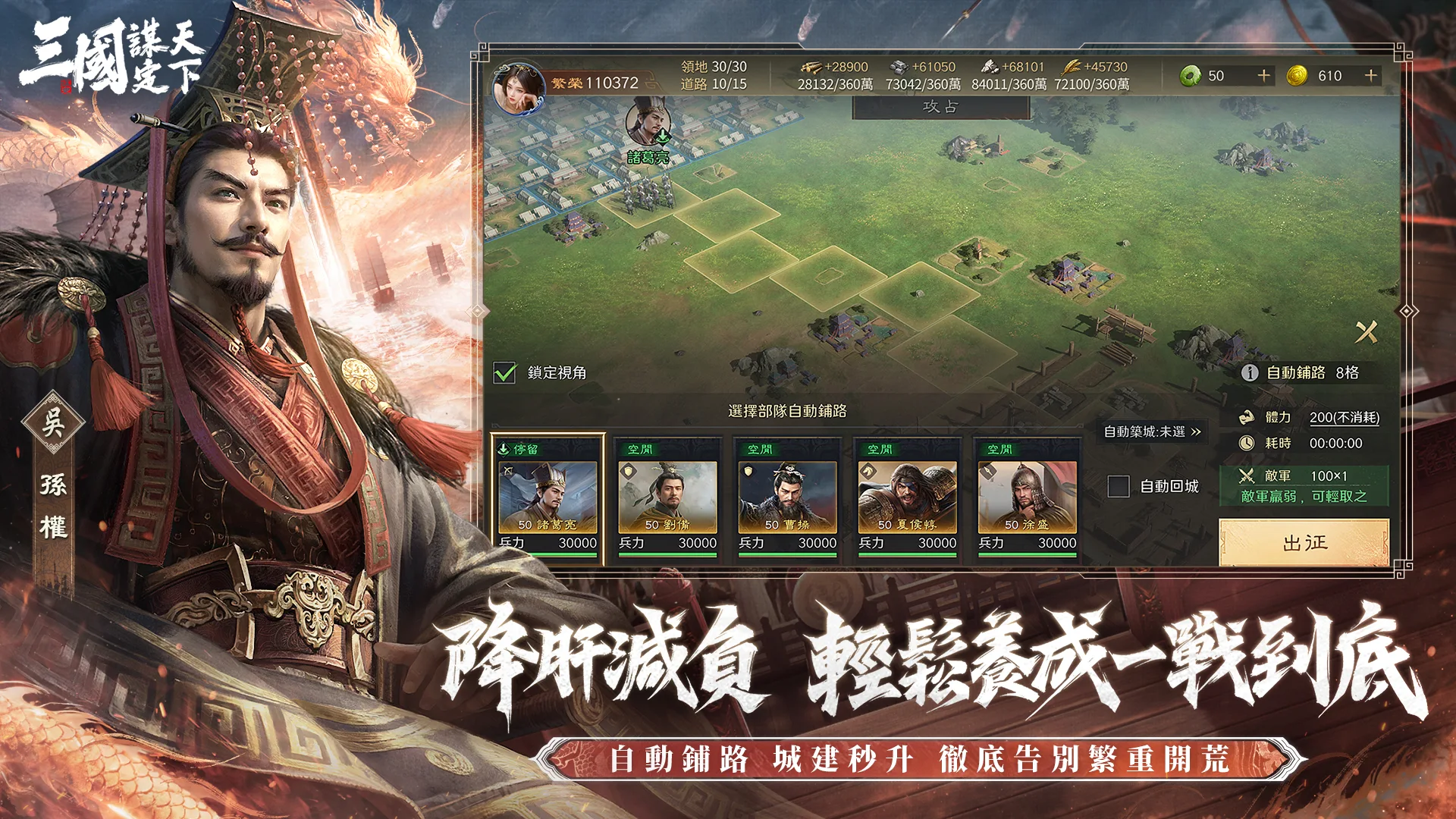1456x819 pixels.
Task: Click the iron ingot resource icon
Action: click(x=899, y=67)
